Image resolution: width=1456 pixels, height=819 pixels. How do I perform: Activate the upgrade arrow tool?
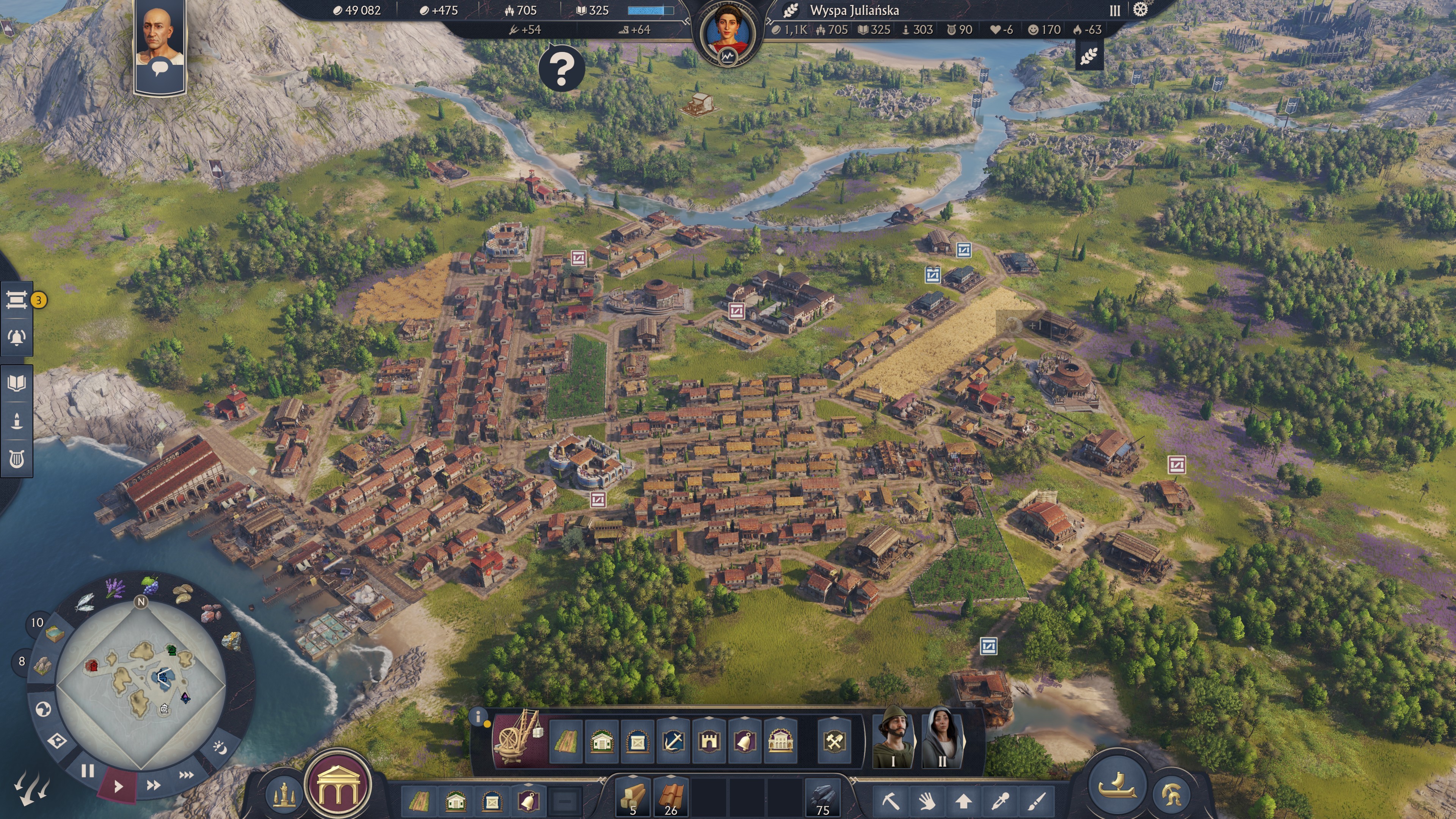(963, 800)
